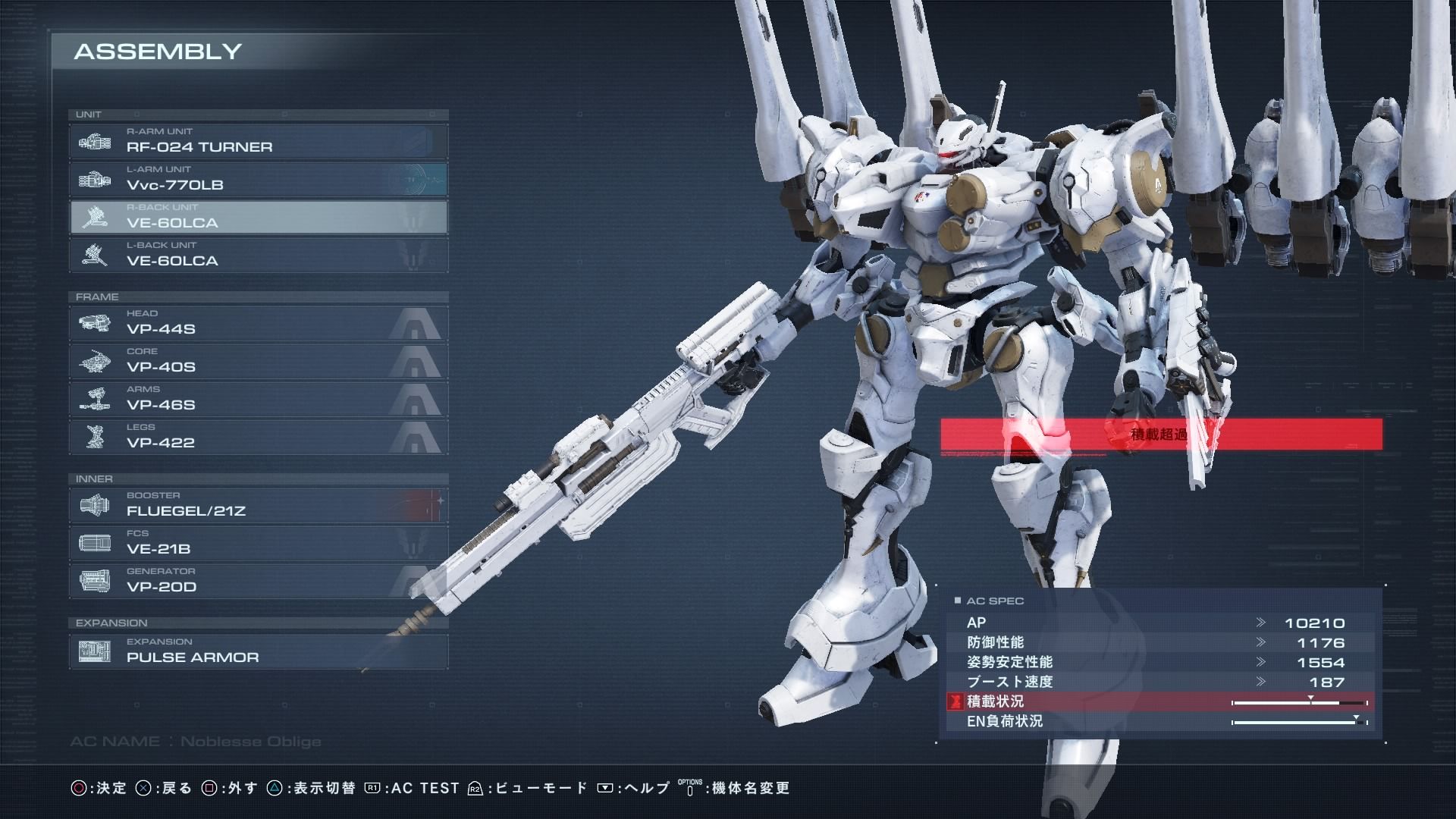This screenshot has width=1456, height=819.
Task: Open the HEAD VP-44S part slot
Action: pyautogui.click(x=258, y=323)
